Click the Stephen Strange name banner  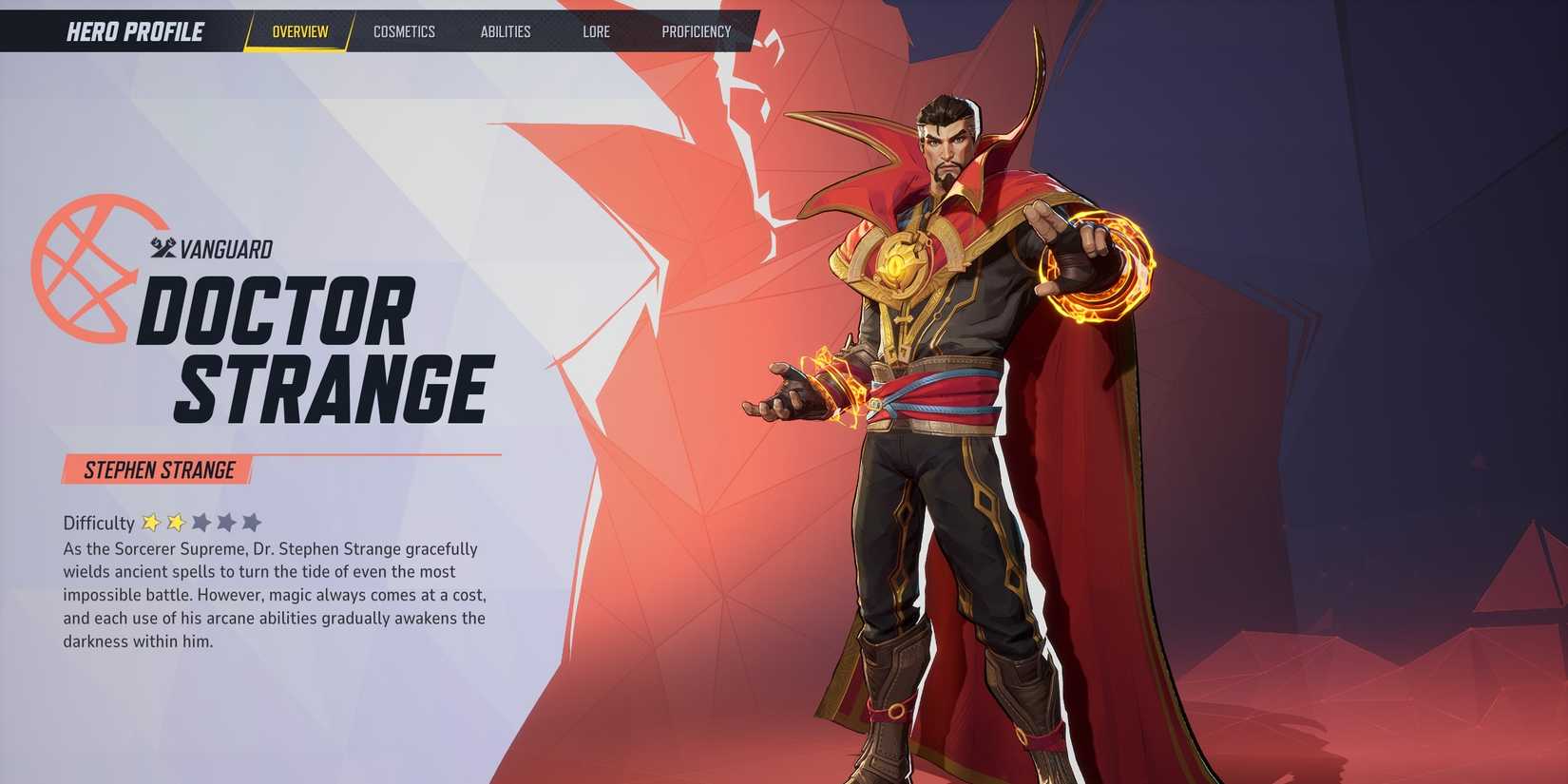pyautogui.click(x=158, y=468)
